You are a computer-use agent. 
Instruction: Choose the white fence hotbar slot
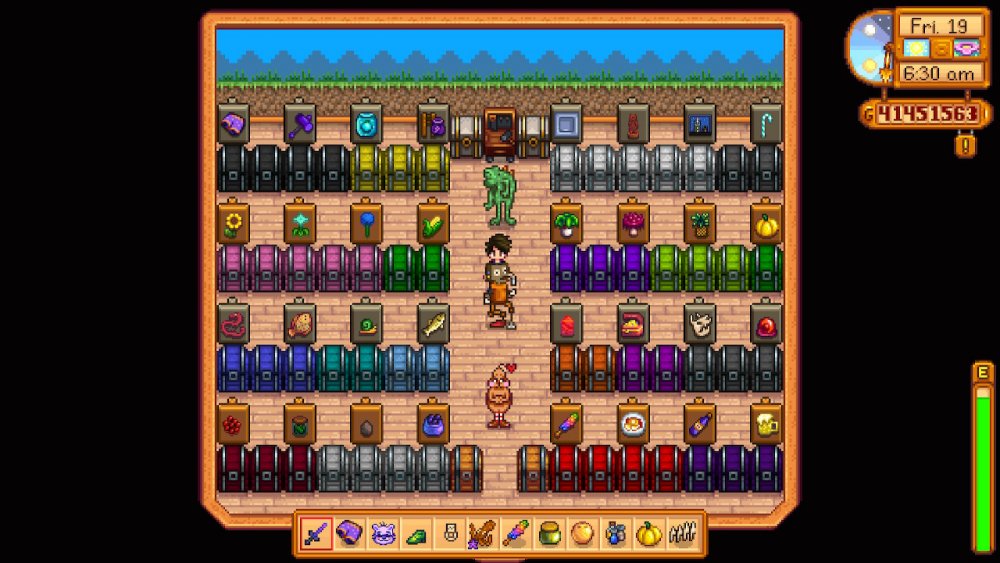pos(681,534)
